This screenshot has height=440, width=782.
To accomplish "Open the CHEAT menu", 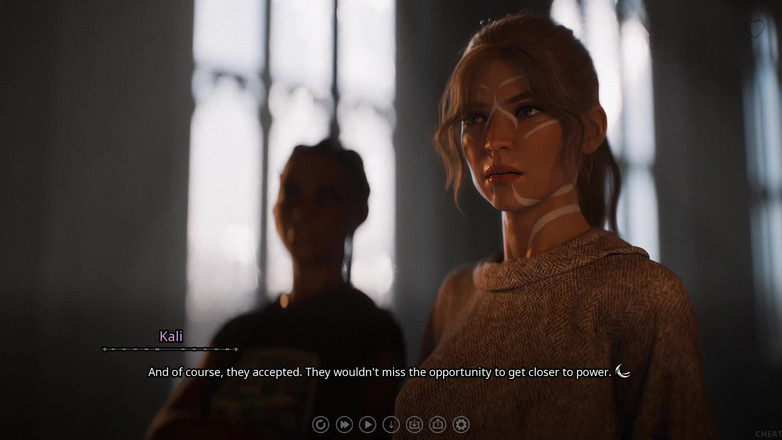I will [768, 434].
